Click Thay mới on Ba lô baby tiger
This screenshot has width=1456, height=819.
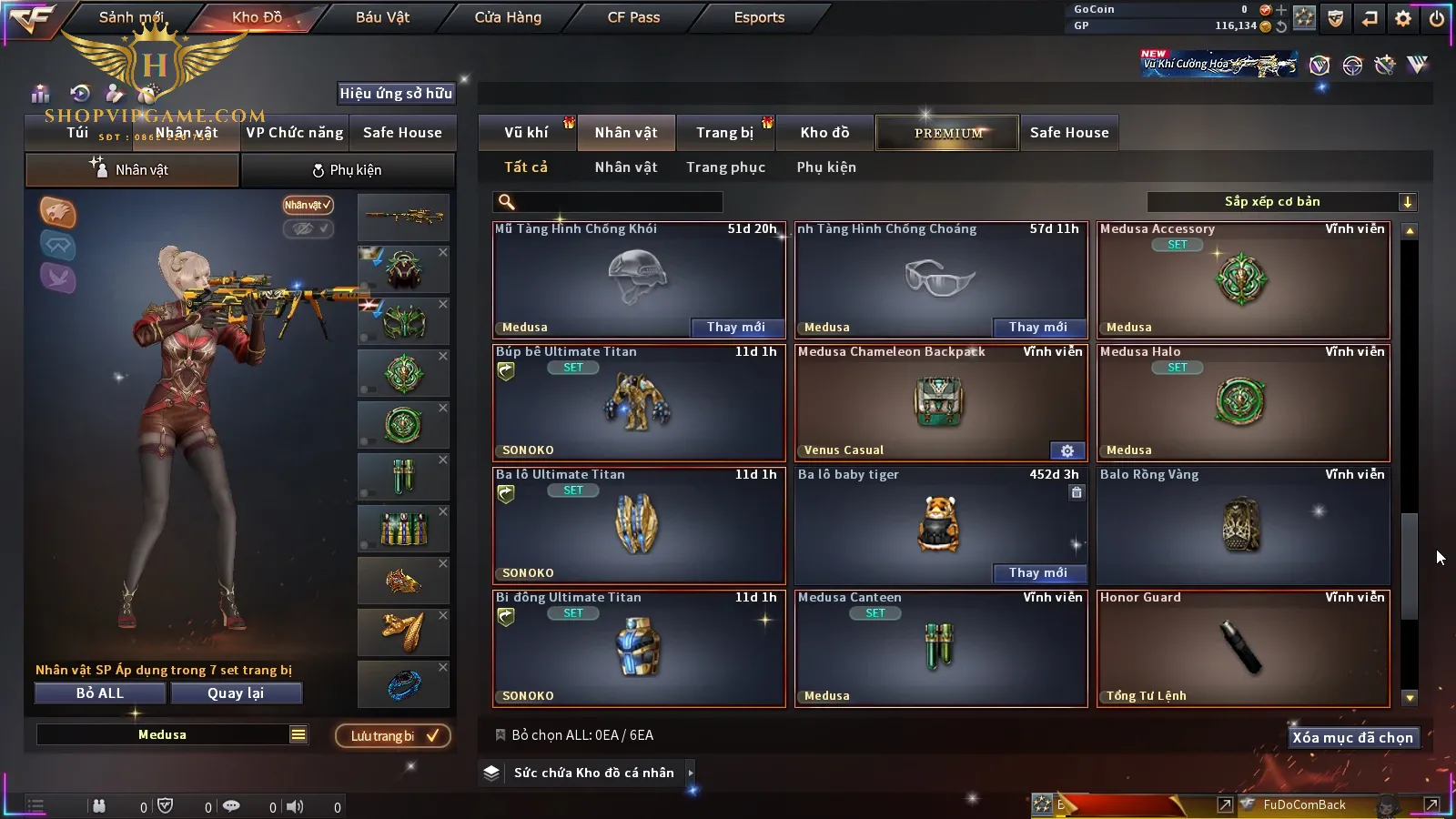point(1038,572)
